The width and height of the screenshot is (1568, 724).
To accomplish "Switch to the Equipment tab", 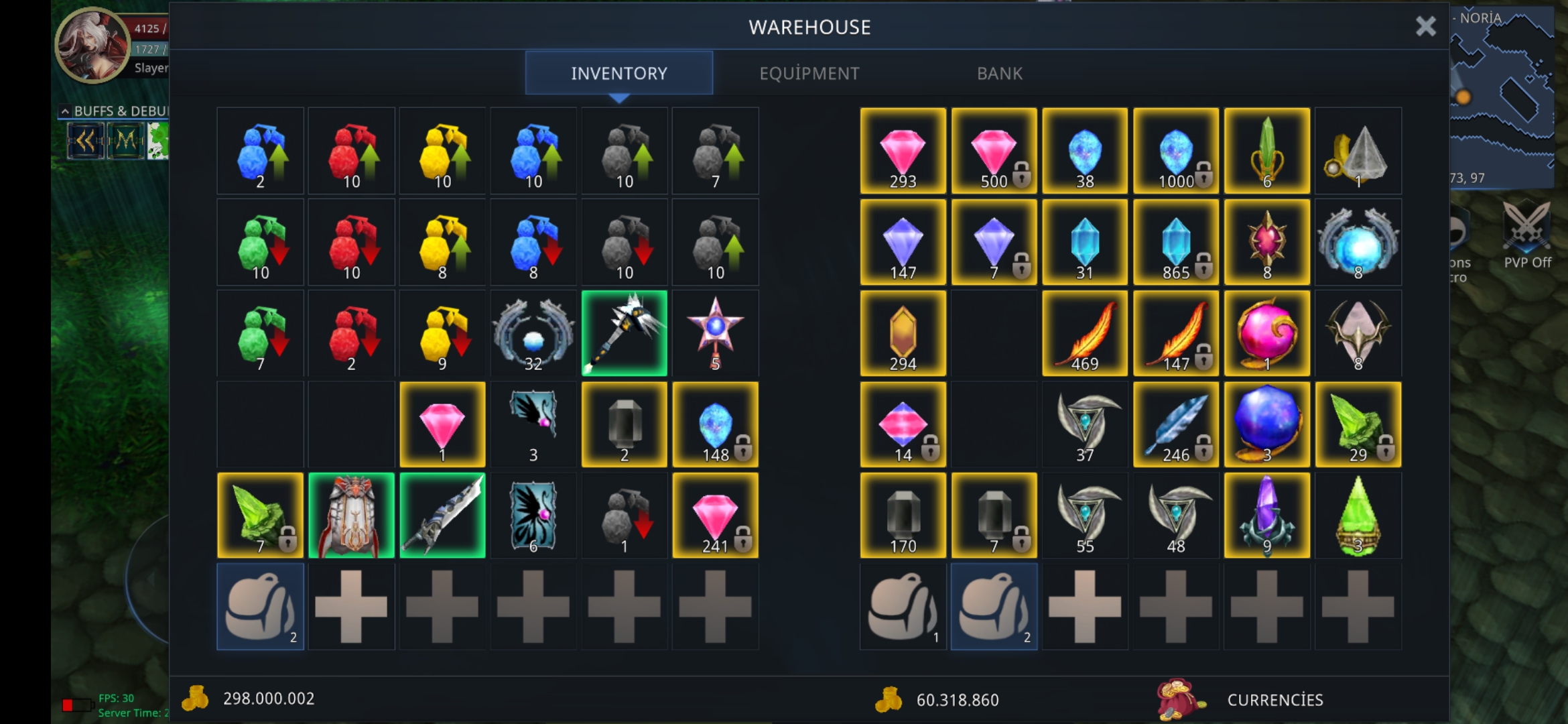I will [x=809, y=73].
